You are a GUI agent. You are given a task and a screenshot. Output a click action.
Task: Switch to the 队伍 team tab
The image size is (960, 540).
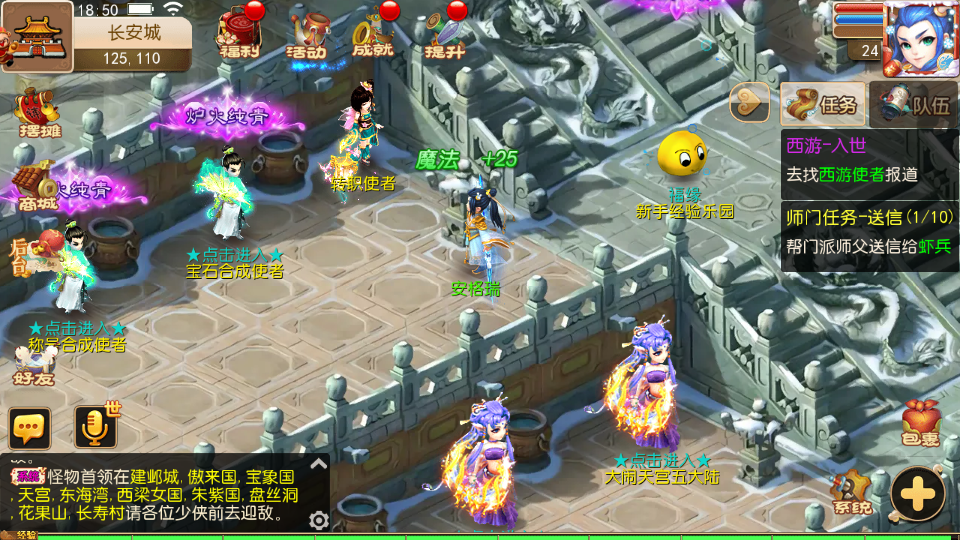click(x=915, y=104)
